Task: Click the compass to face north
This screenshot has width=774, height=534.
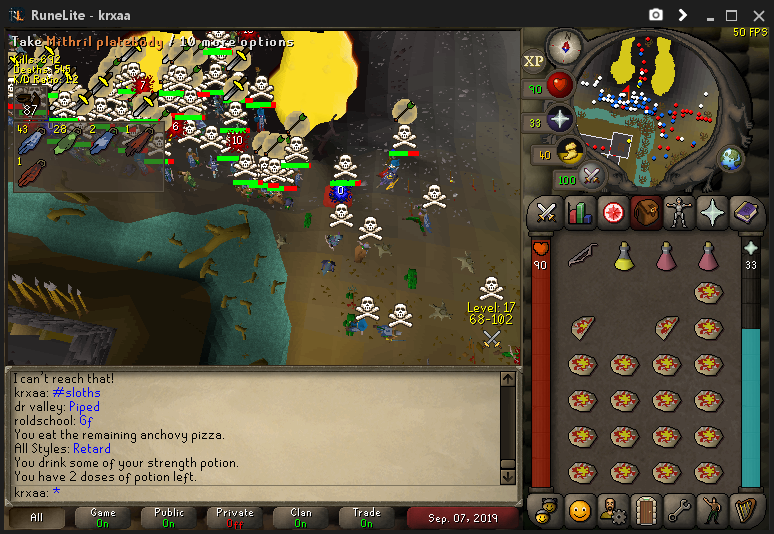Action: 564,45
